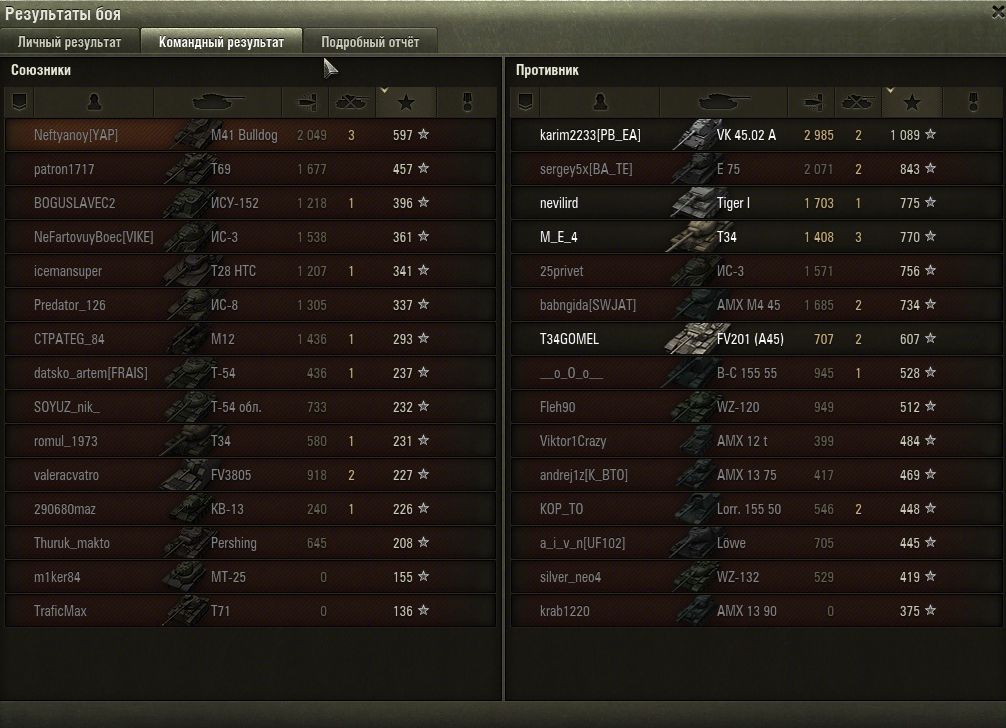Sort allies by the experience star column
The image size is (1006, 728).
click(x=405, y=102)
